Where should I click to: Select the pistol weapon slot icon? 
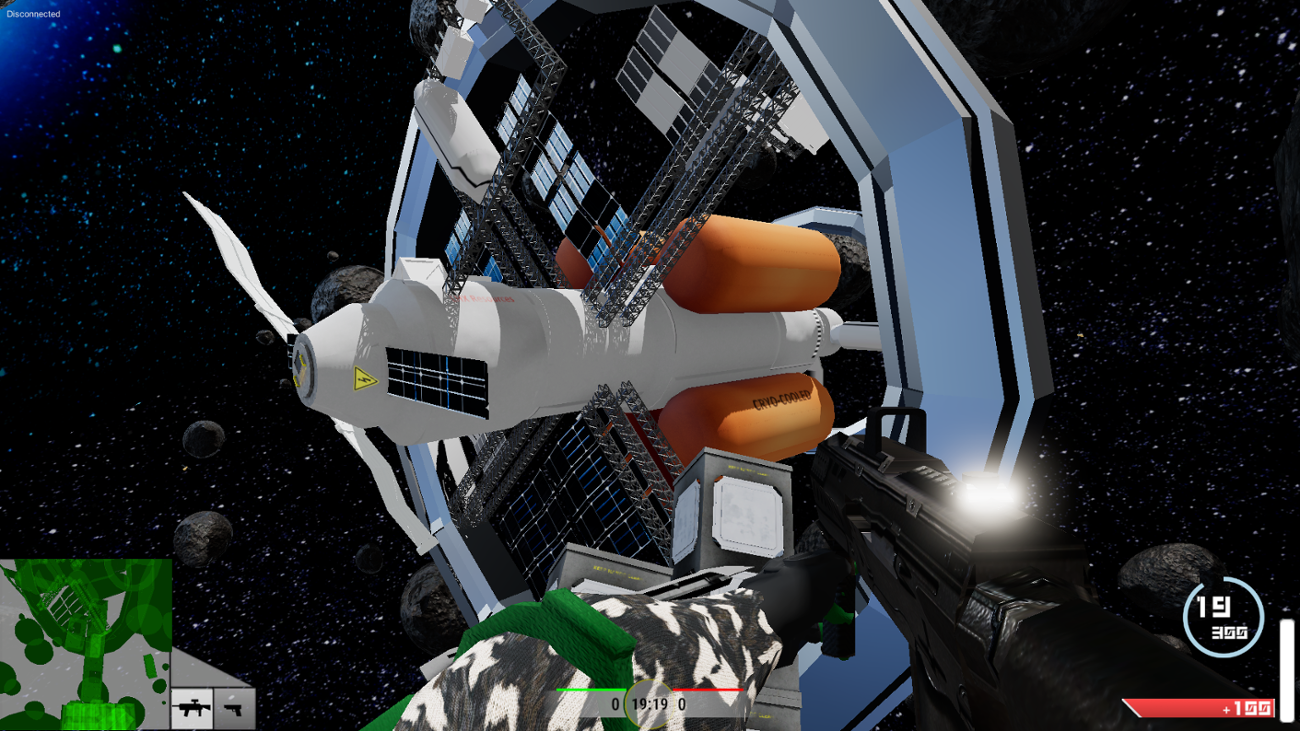coord(234,709)
